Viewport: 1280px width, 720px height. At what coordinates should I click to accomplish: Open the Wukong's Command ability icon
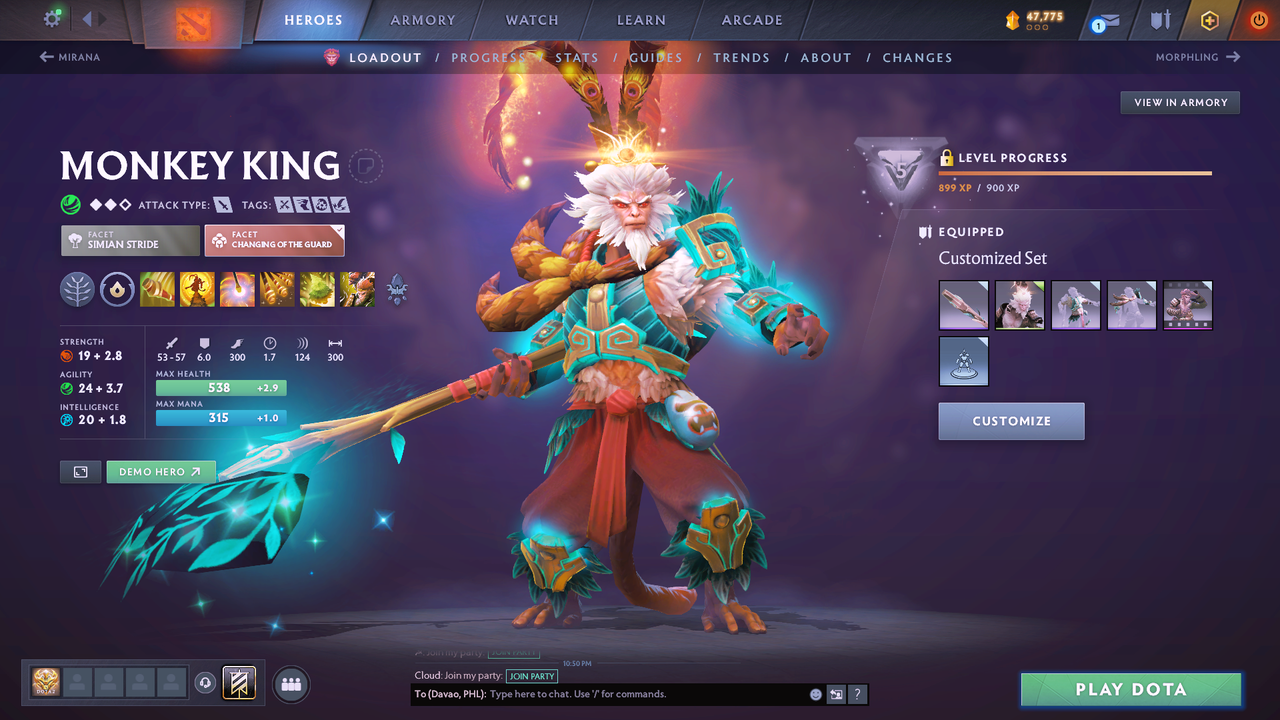pos(357,289)
